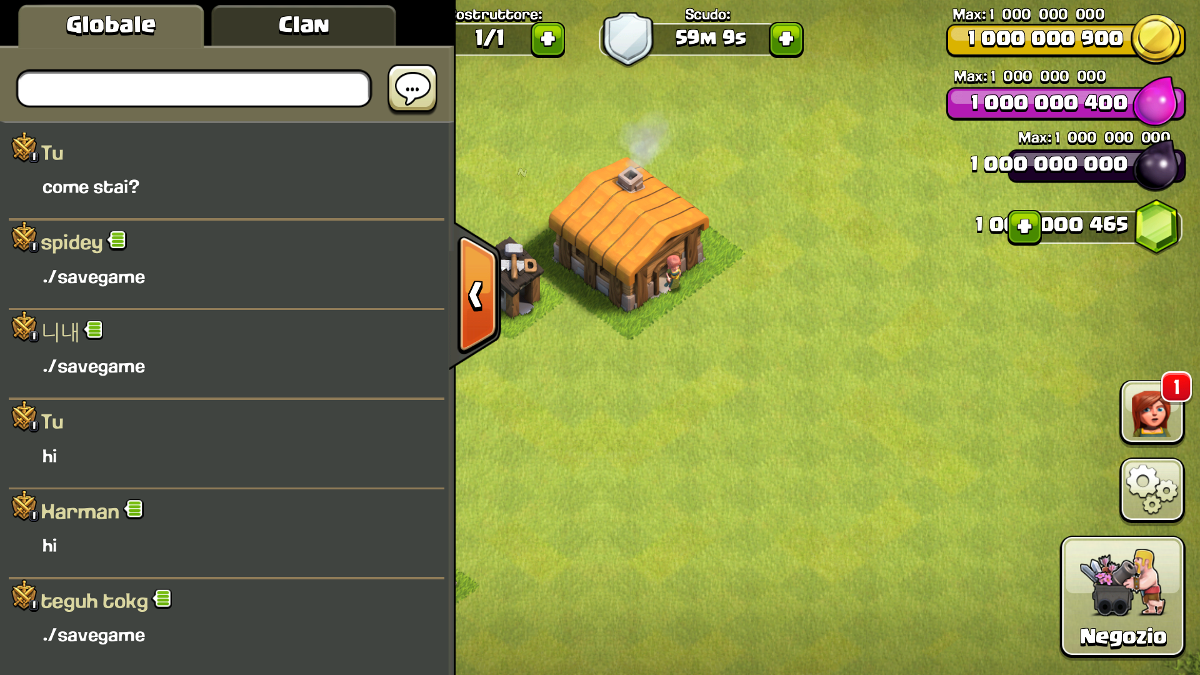Screen dimensions: 1200x675
Task: Open the Negozio shop
Action: tap(1122, 595)
